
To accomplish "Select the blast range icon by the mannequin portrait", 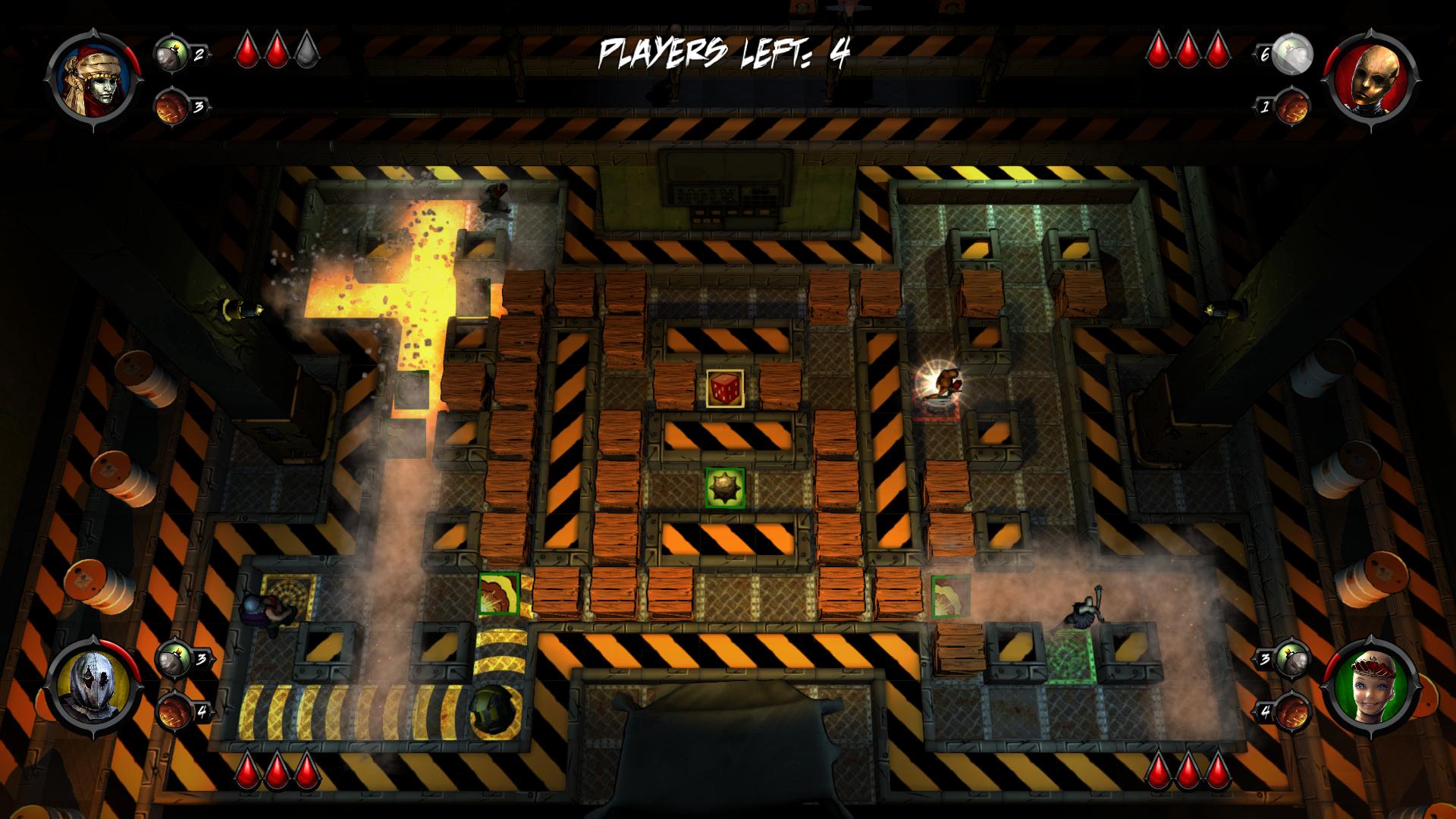I will [x=1291, y=107].
